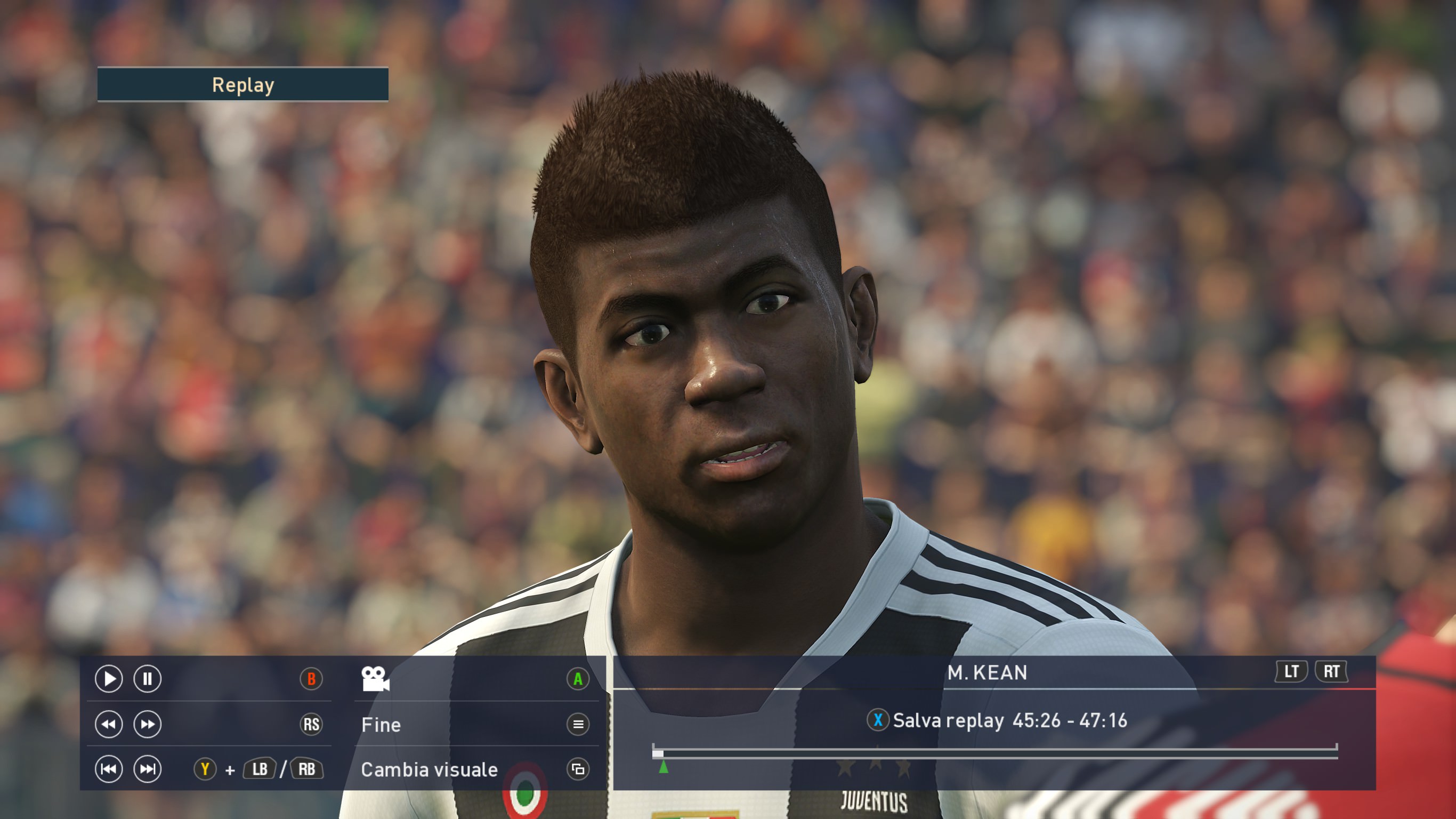Skip to the replay start
The width and height of the screenshot is (1456, 819).
point(109,769)
